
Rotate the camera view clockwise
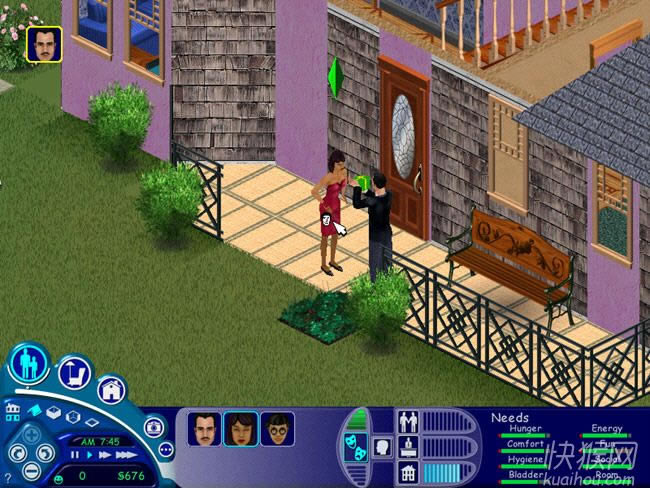click(46, 452)
